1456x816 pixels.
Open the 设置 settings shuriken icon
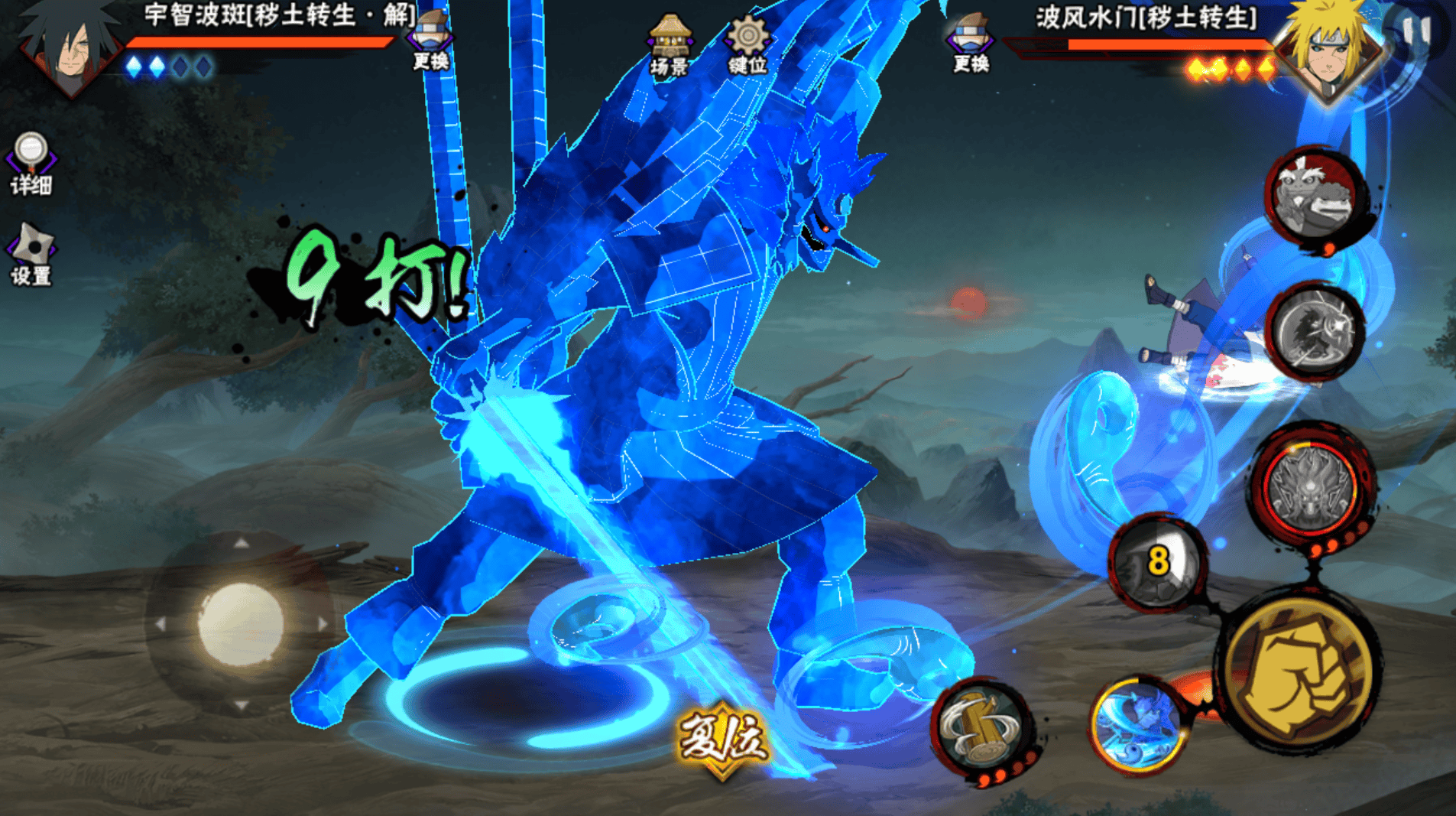click(31, 254)
